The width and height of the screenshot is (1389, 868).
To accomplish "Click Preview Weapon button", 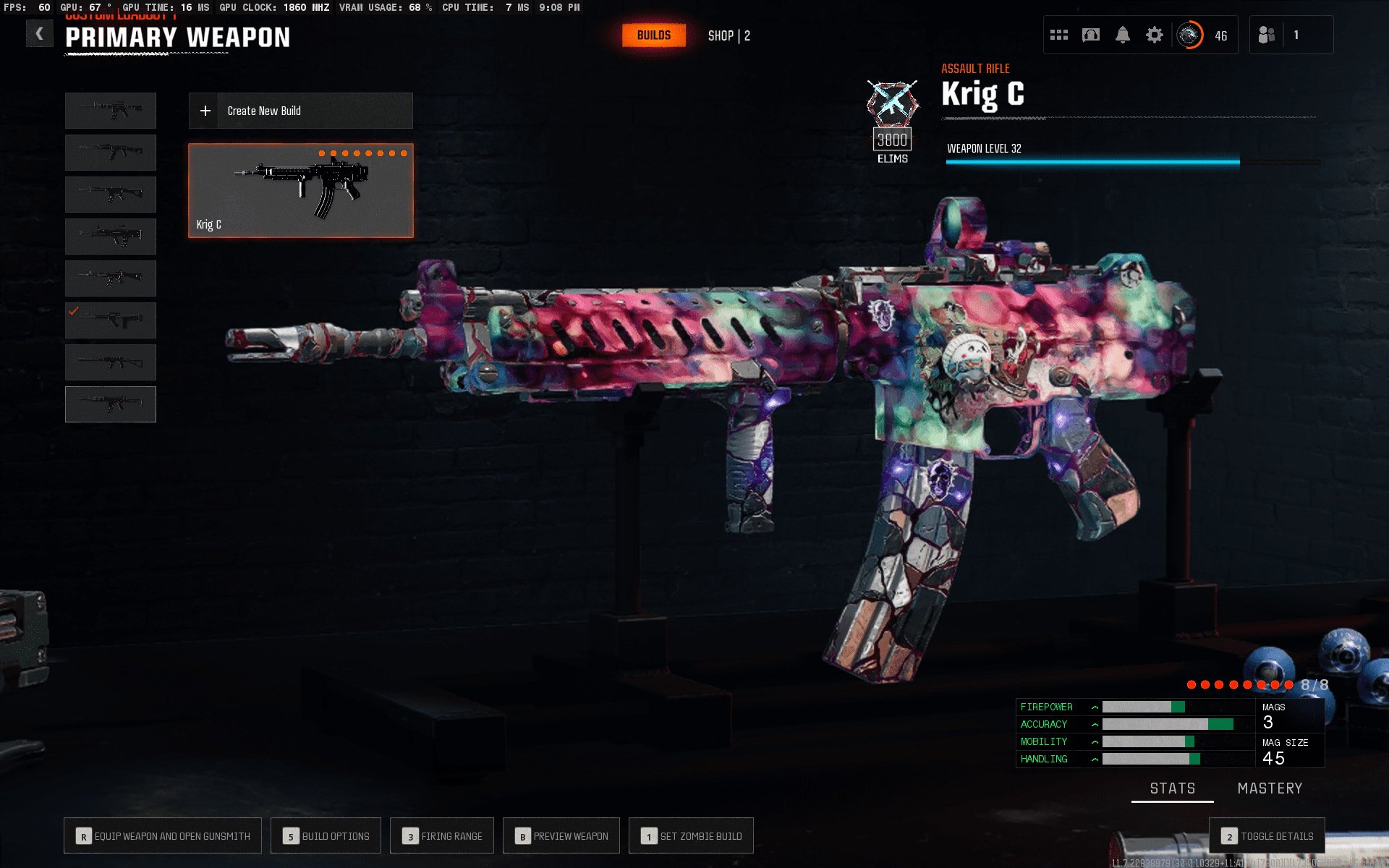I will click(x=561, y=836).
